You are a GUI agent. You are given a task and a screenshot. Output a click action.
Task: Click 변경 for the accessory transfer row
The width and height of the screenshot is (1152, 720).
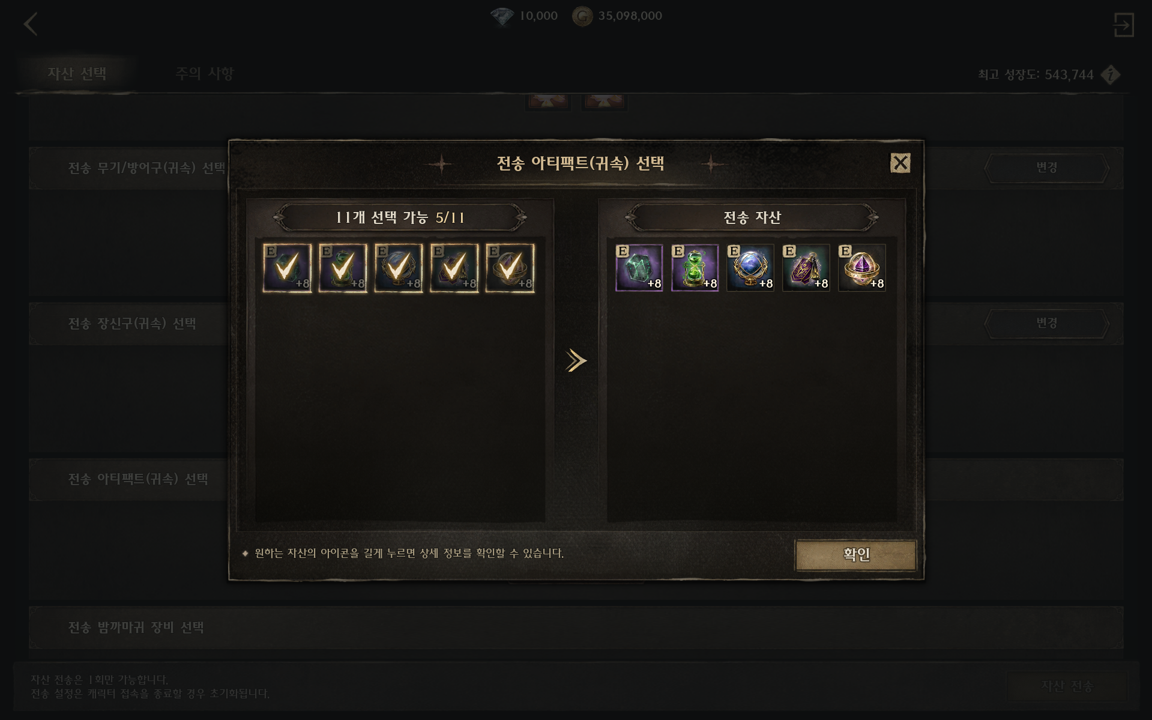pos(1046,324)
